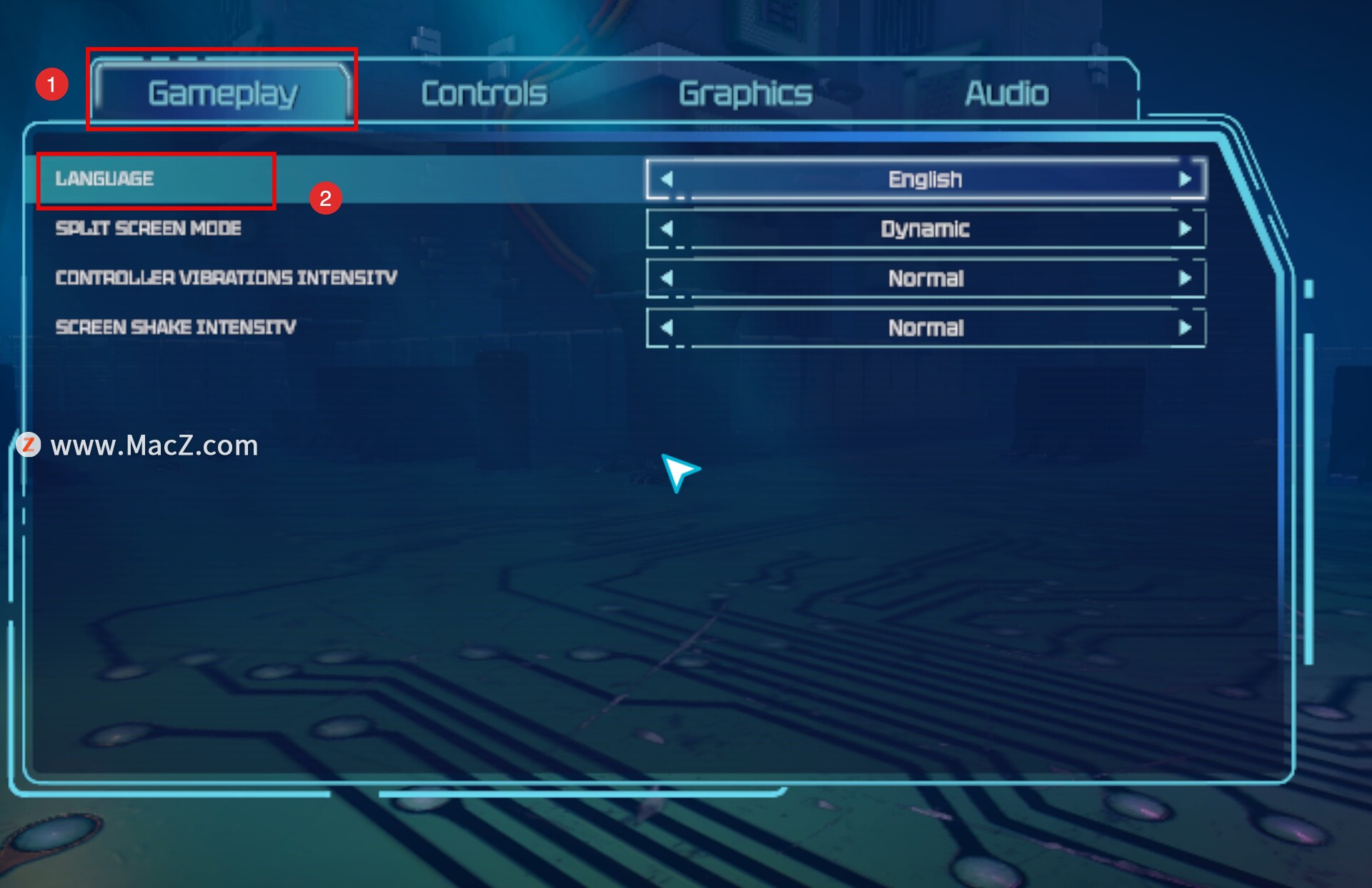
Task: Select Controller Vibrations Intensity row
Action: [226, 277]
